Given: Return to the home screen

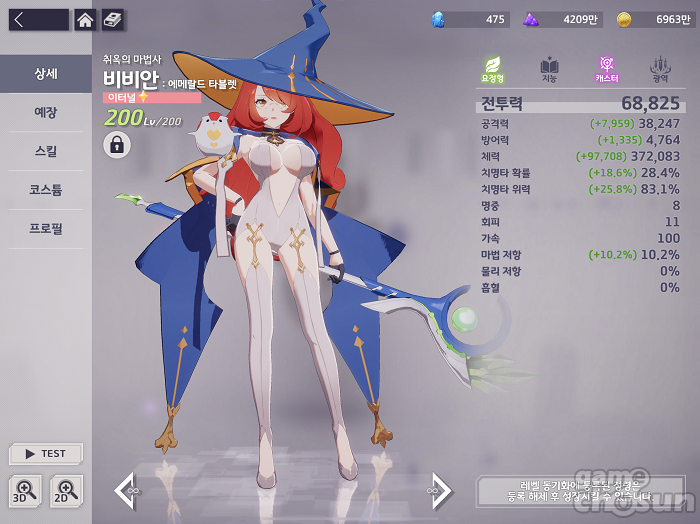Looking at the screenshot, I should tap(86, 19).
